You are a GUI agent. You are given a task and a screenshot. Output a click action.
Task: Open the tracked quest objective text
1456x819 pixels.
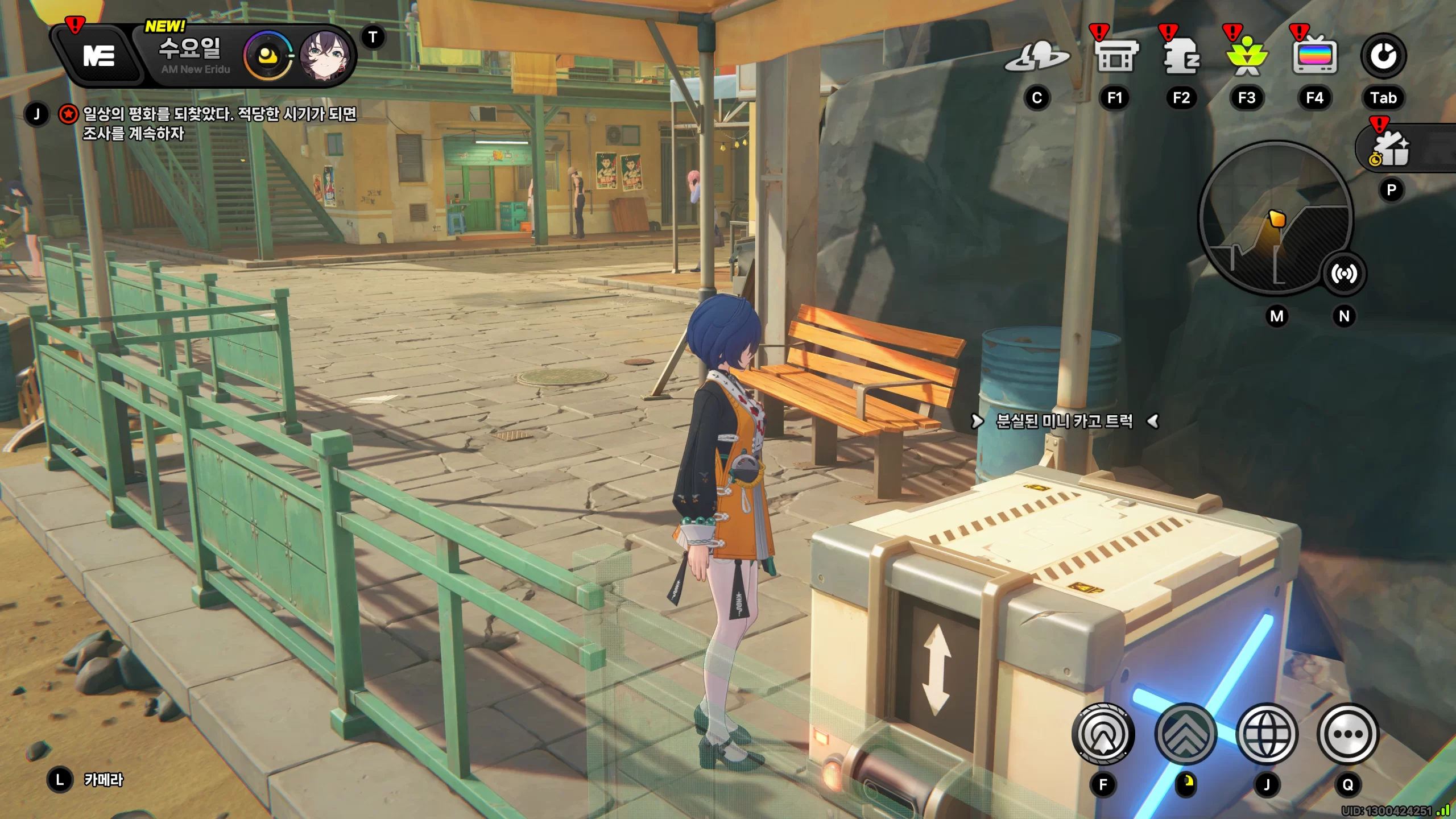[219, 123]
